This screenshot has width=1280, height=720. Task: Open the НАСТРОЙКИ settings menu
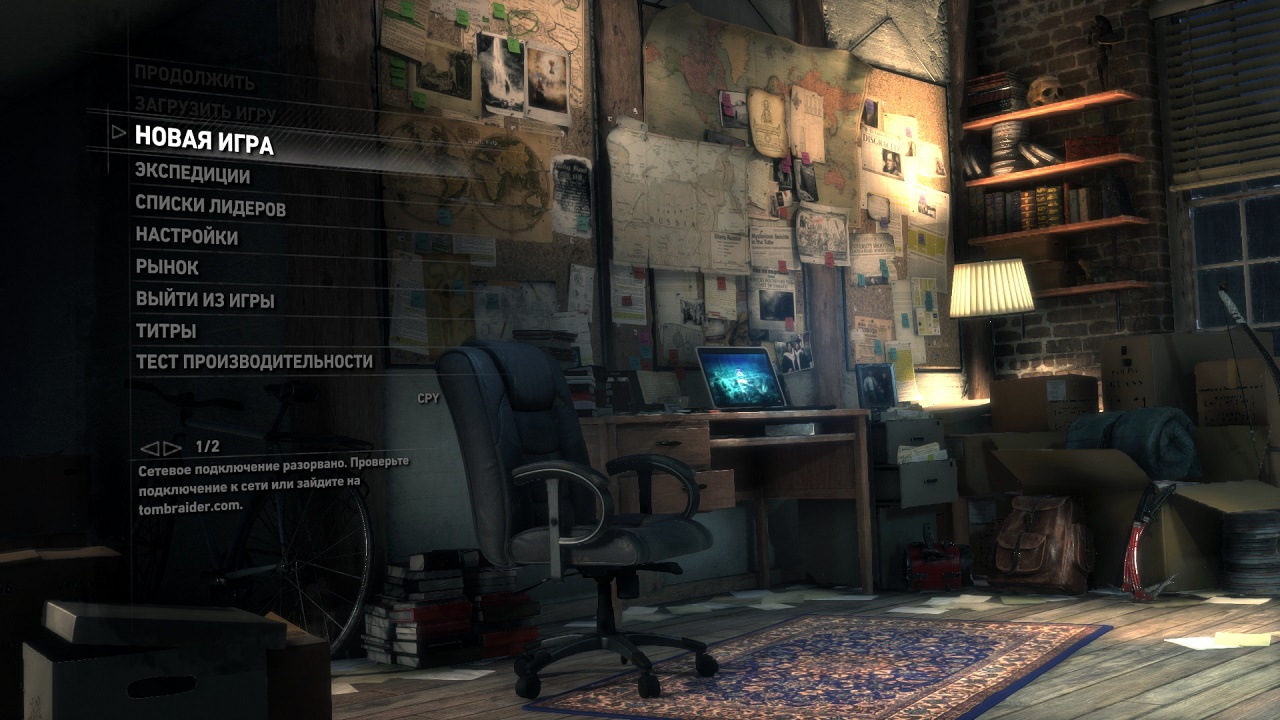coord(187,237)
